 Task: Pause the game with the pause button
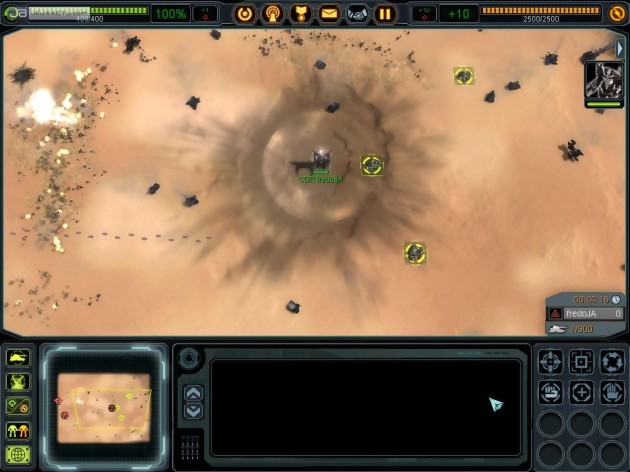click(x=385, y=14)
